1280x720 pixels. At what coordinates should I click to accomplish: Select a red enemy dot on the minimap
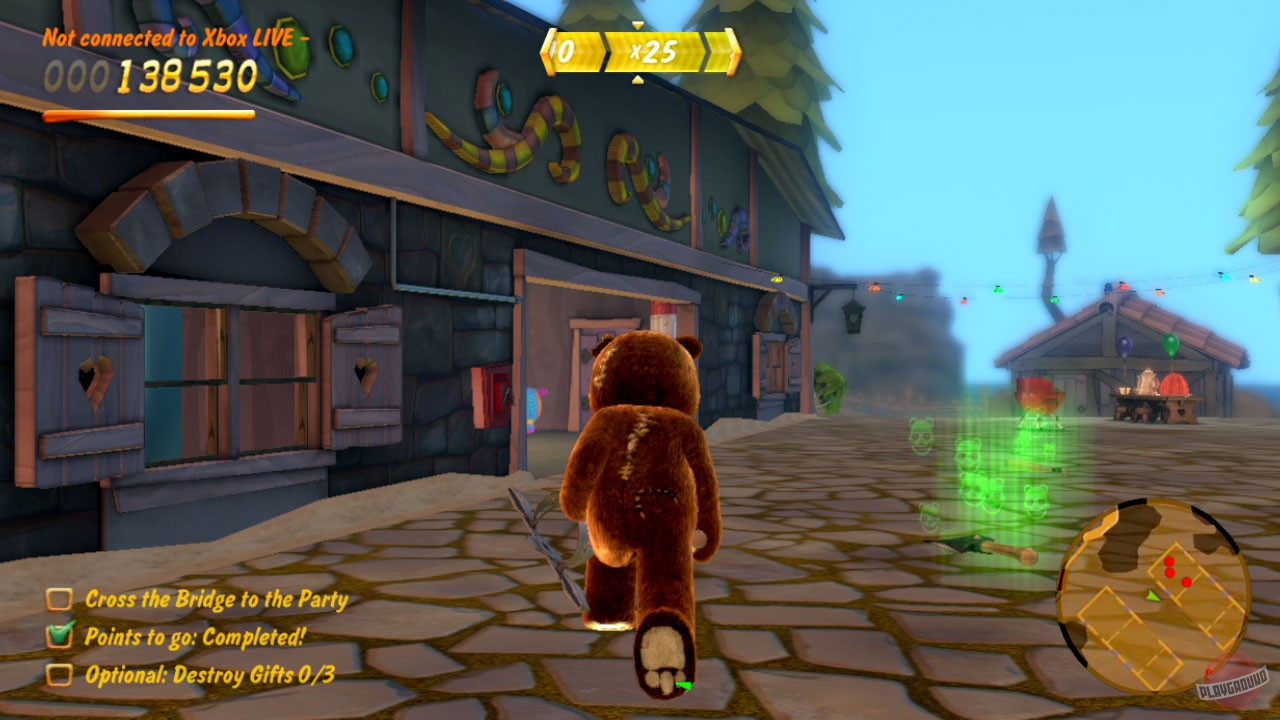pyautogui.click(x=1170, y=561)
